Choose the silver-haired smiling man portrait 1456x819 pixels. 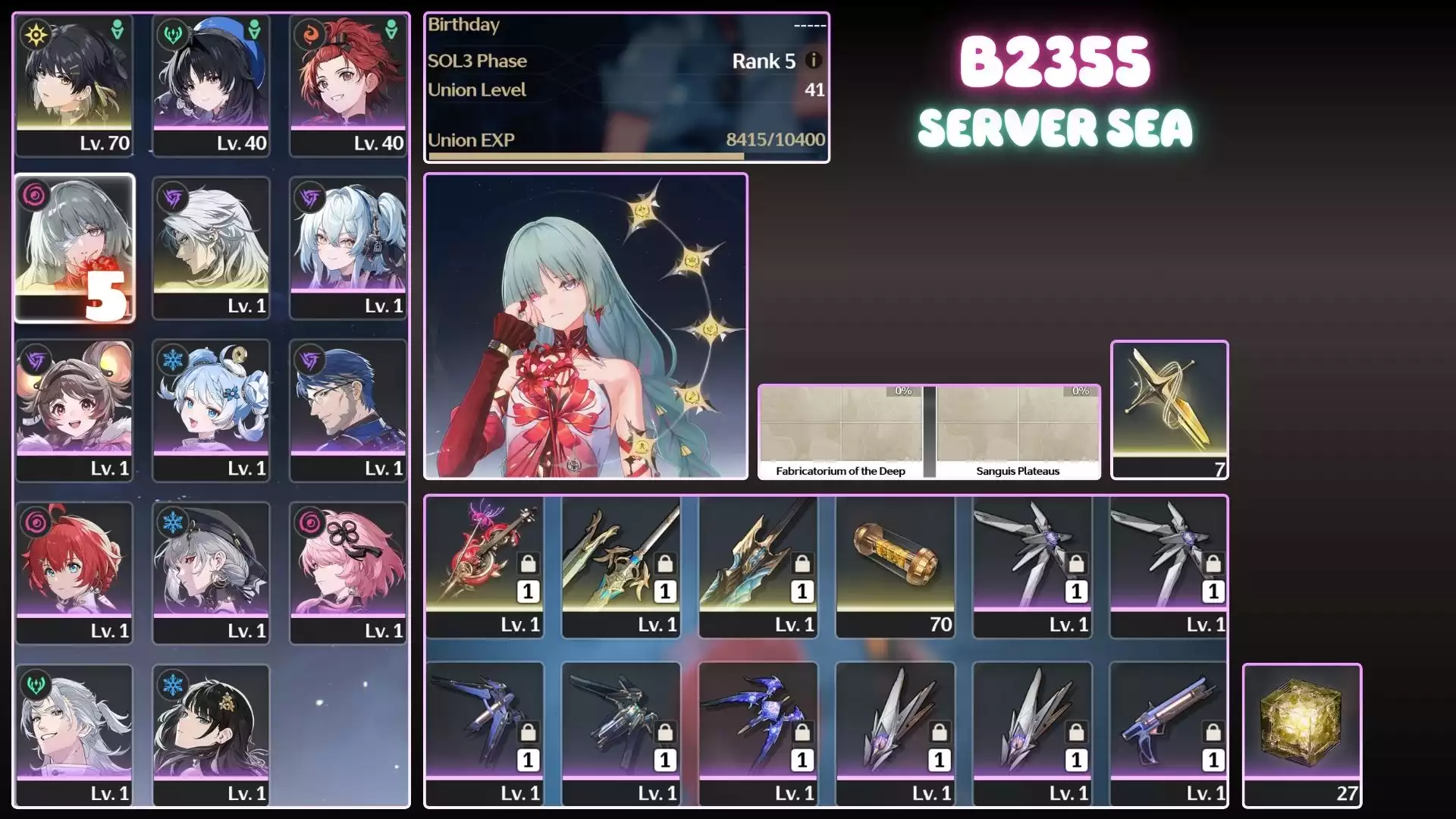74,735
